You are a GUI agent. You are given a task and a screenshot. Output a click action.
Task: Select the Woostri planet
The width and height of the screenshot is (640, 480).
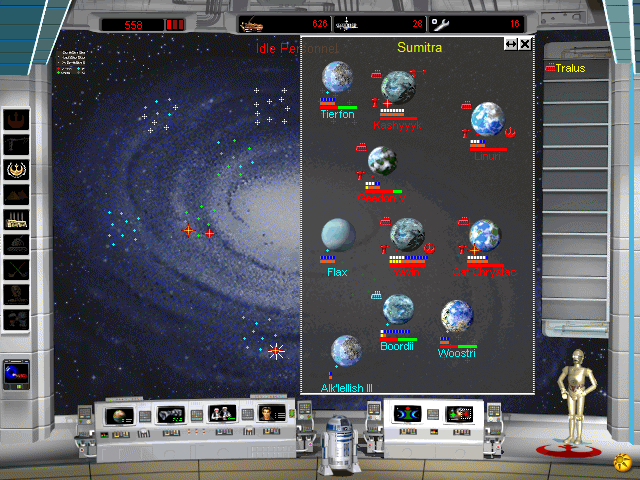coord(457,316)
